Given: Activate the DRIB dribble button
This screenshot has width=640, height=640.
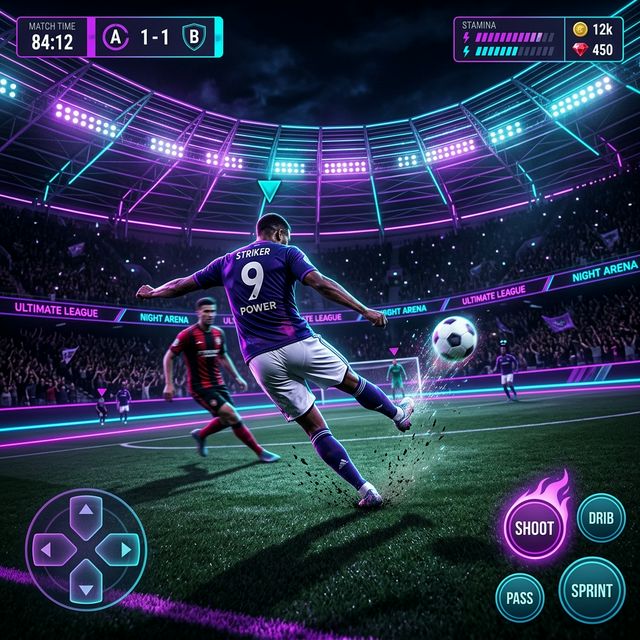Looking at the screenshot, I should point(601,518).
